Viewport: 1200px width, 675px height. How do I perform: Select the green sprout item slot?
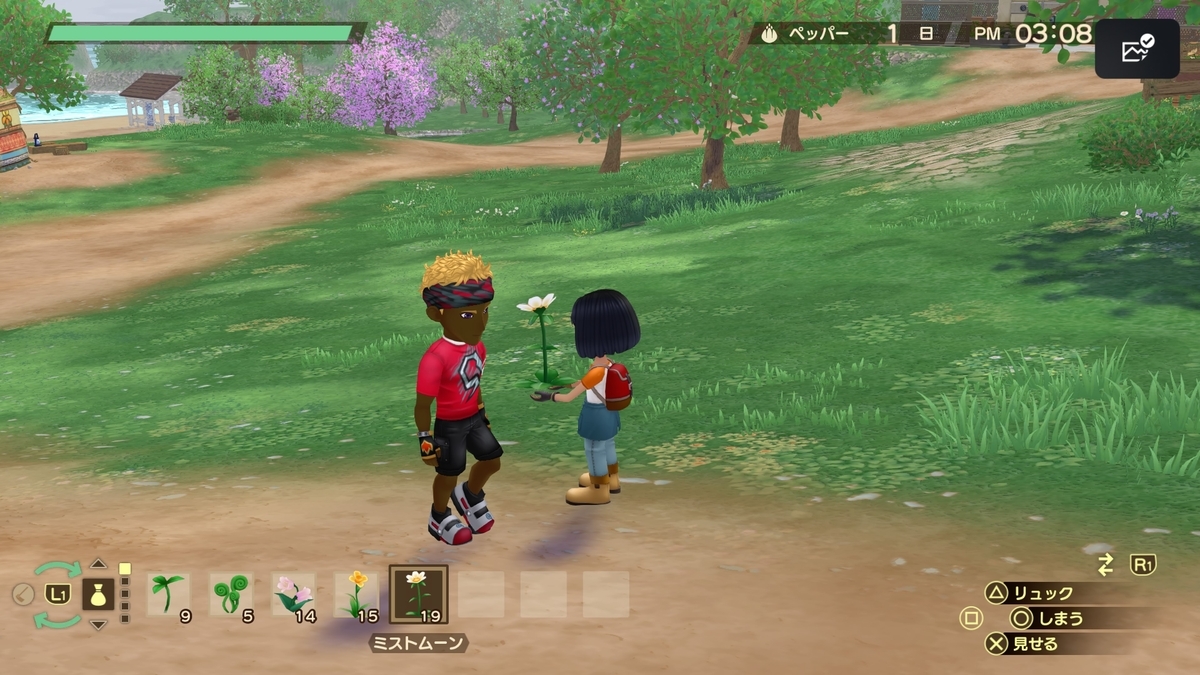167,594
